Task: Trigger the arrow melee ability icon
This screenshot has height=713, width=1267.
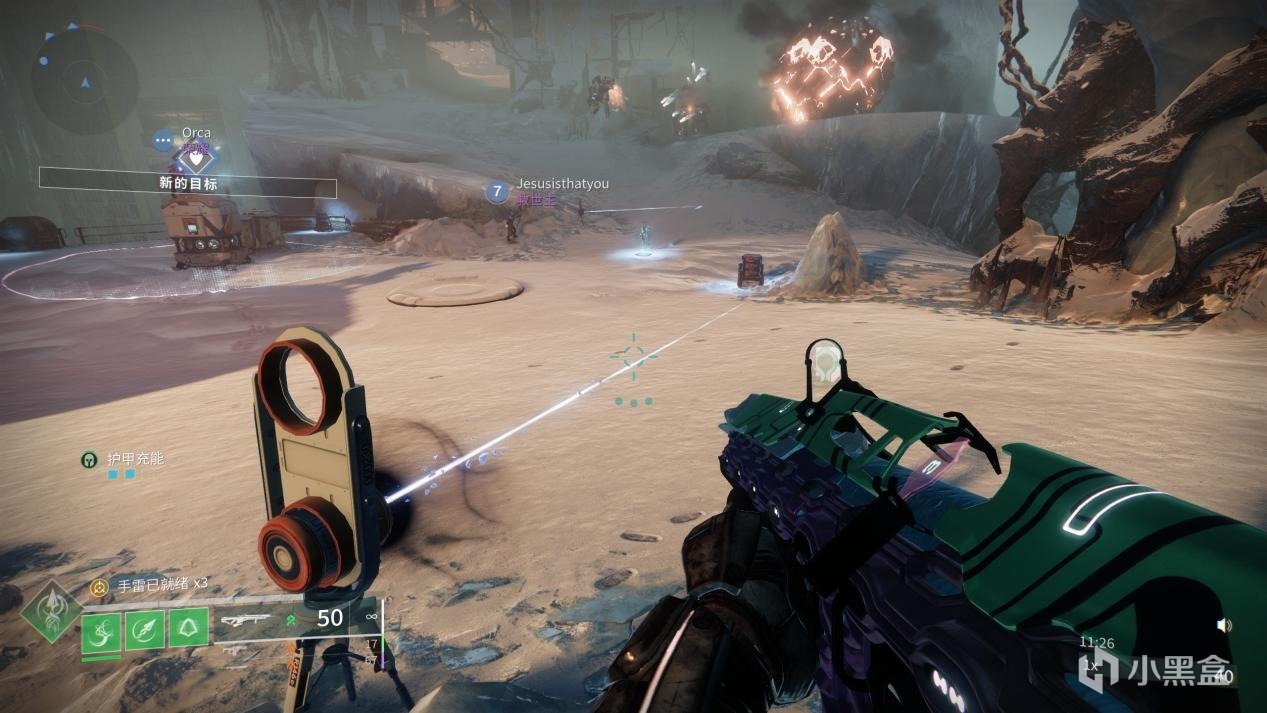Action: click(145, 630)
